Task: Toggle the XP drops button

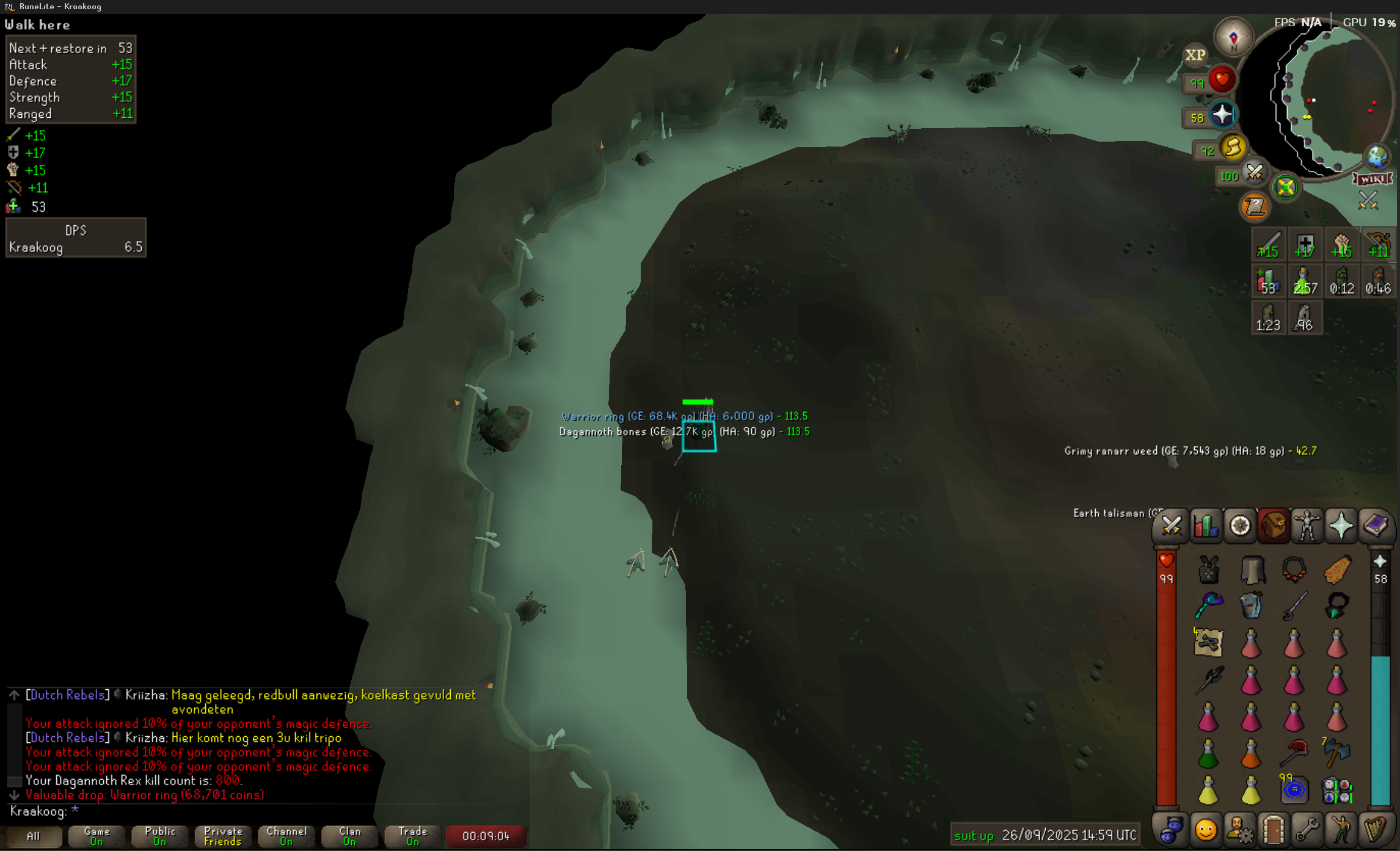Action: coord(1195,56)
